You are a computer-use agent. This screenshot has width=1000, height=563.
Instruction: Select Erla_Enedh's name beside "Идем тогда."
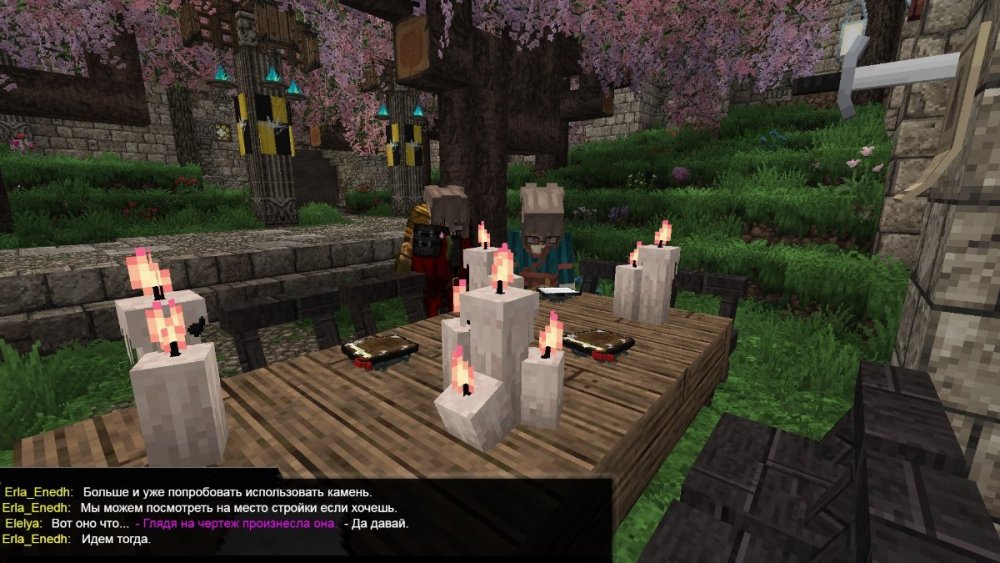(x=35, y=539)
